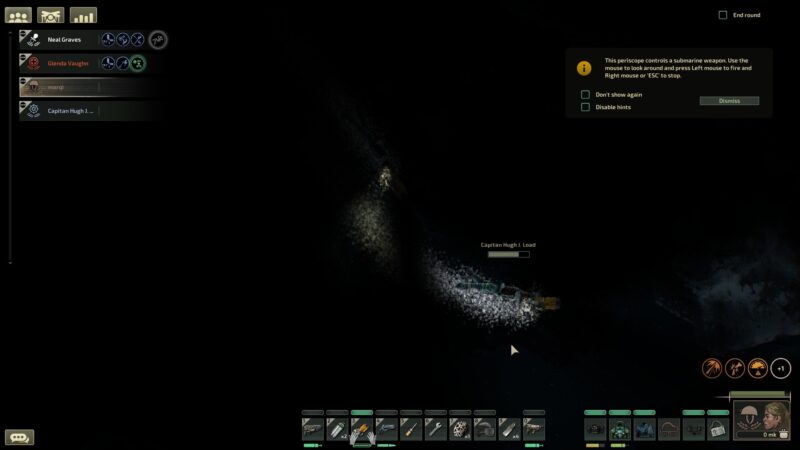Open the crew list button
The image size is (800, 450).
coord(18,16)
